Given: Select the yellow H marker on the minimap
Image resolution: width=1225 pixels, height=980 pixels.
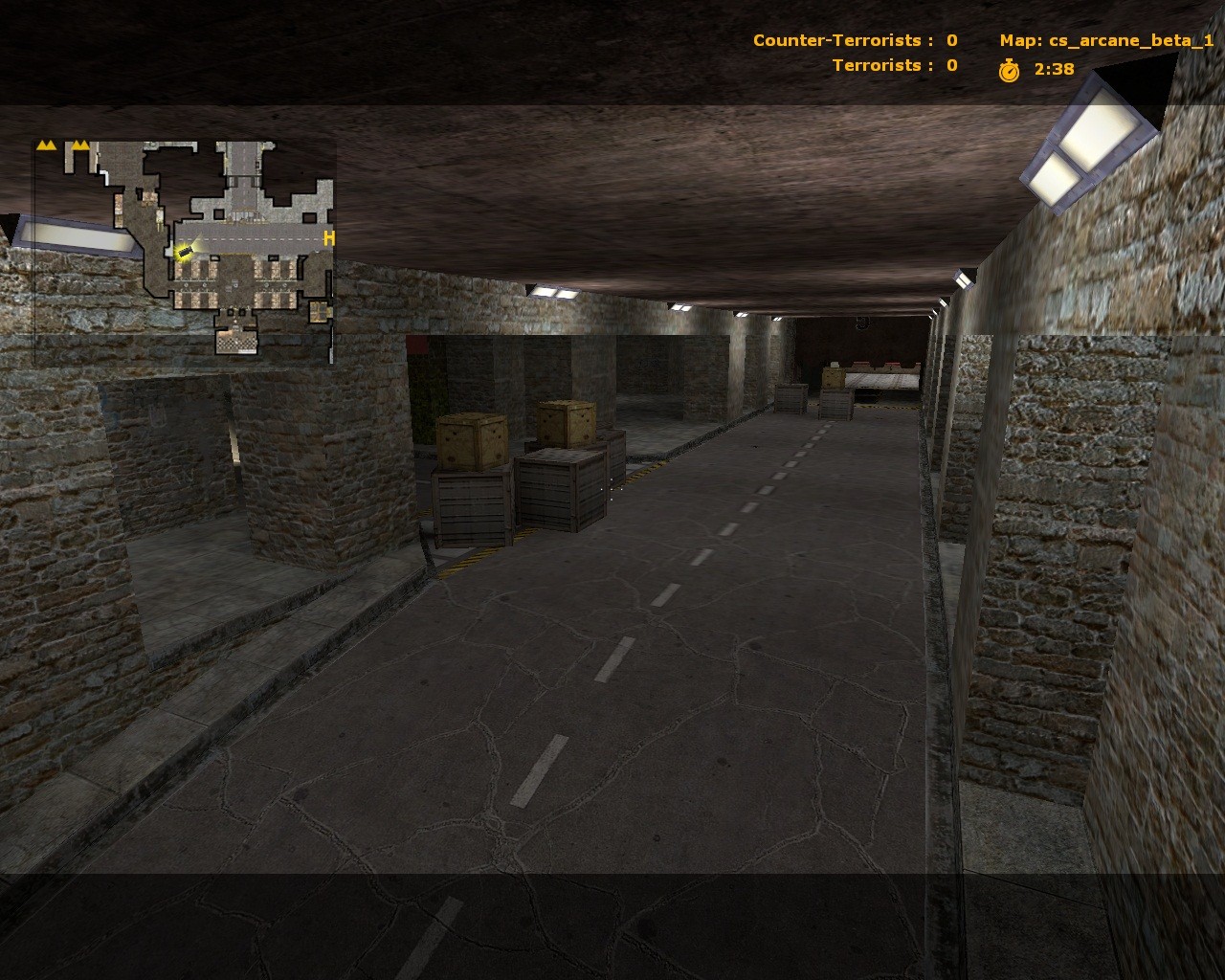Looking at the screenshot, I should (x=328, y=239).
